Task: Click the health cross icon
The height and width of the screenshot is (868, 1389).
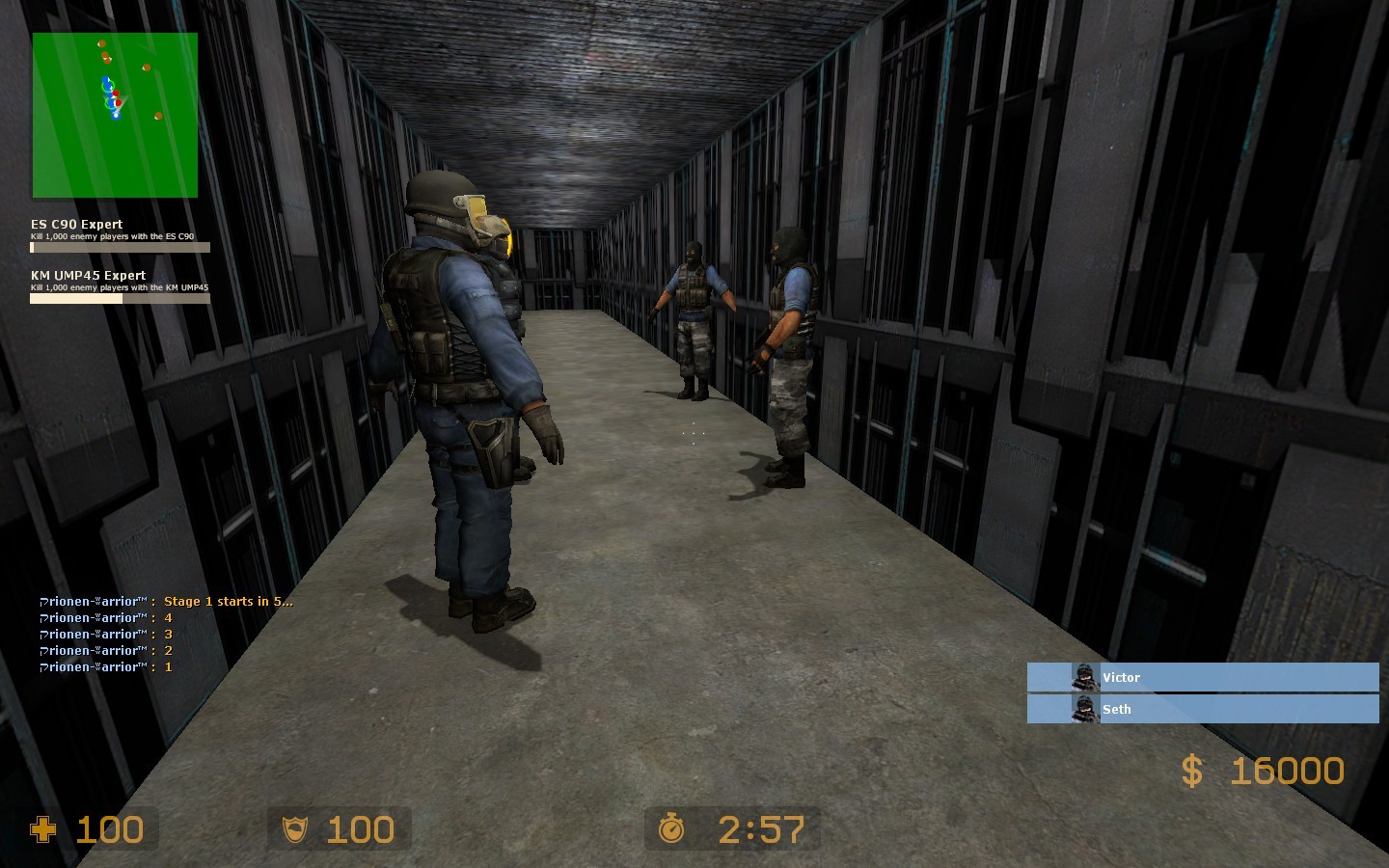Action: [x=43, y=828]
